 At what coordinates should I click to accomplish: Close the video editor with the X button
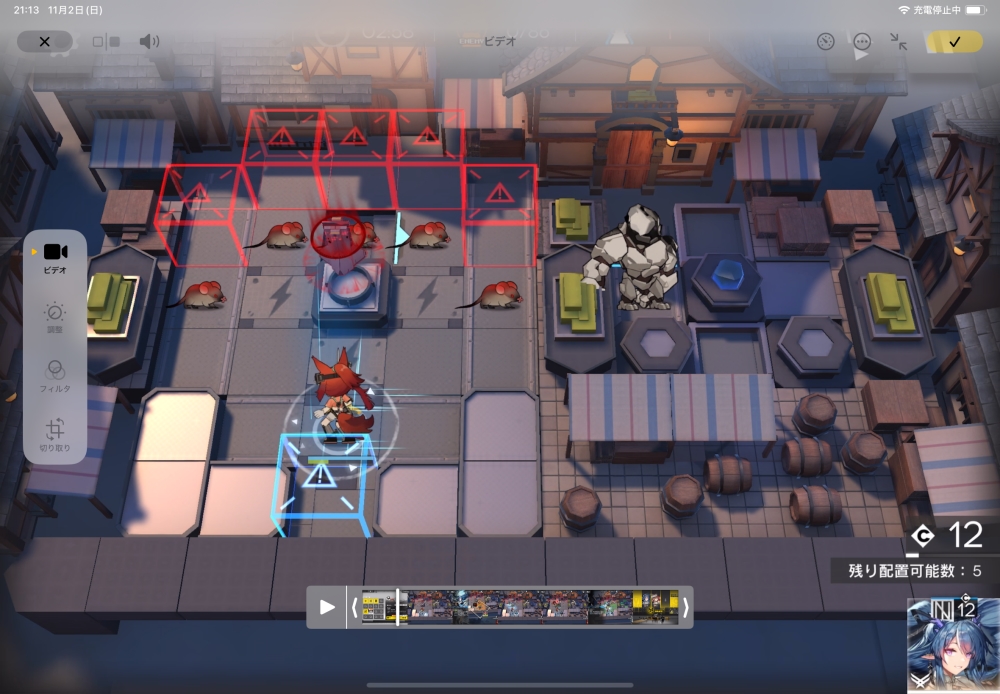[44, 42]
